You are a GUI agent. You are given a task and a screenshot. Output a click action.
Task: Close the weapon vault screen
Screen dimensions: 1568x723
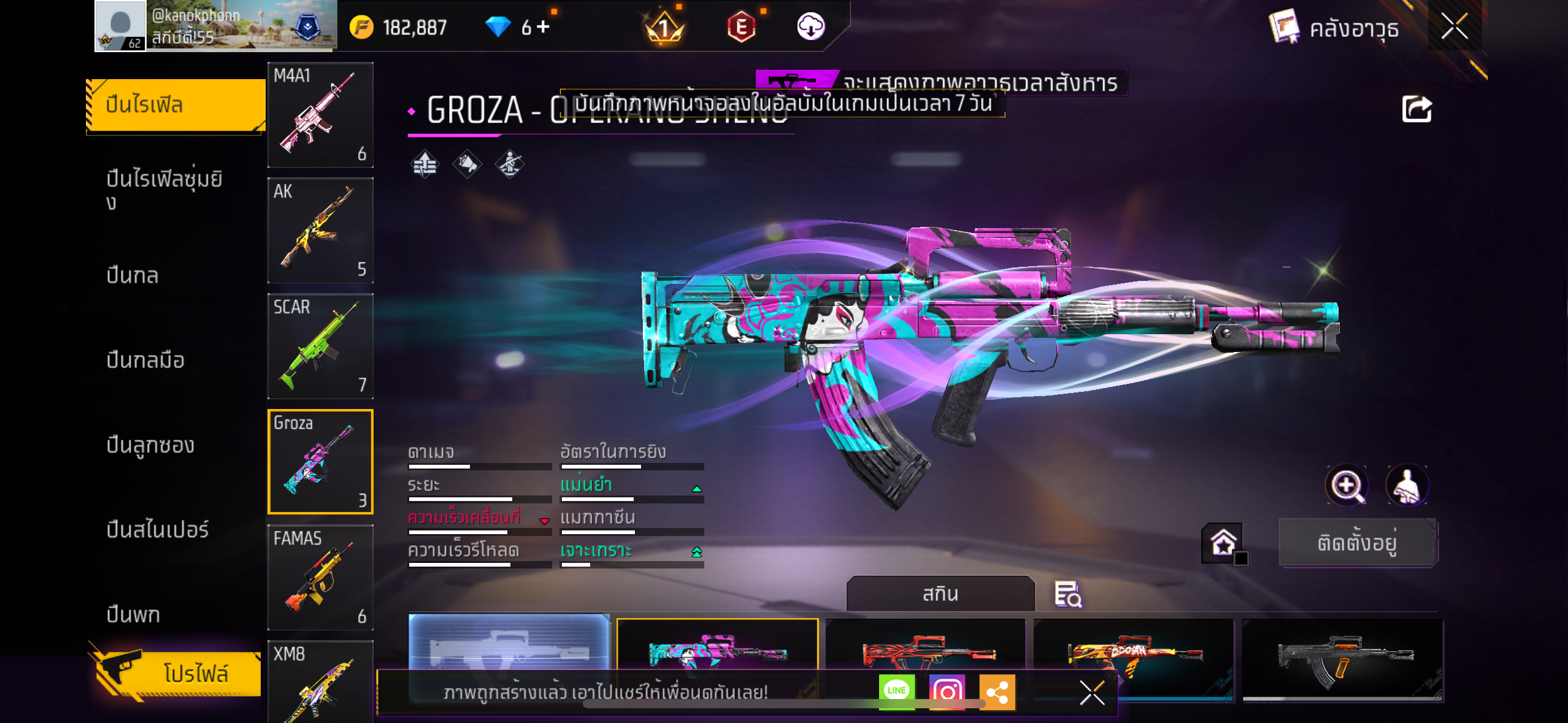[1454, 26]
